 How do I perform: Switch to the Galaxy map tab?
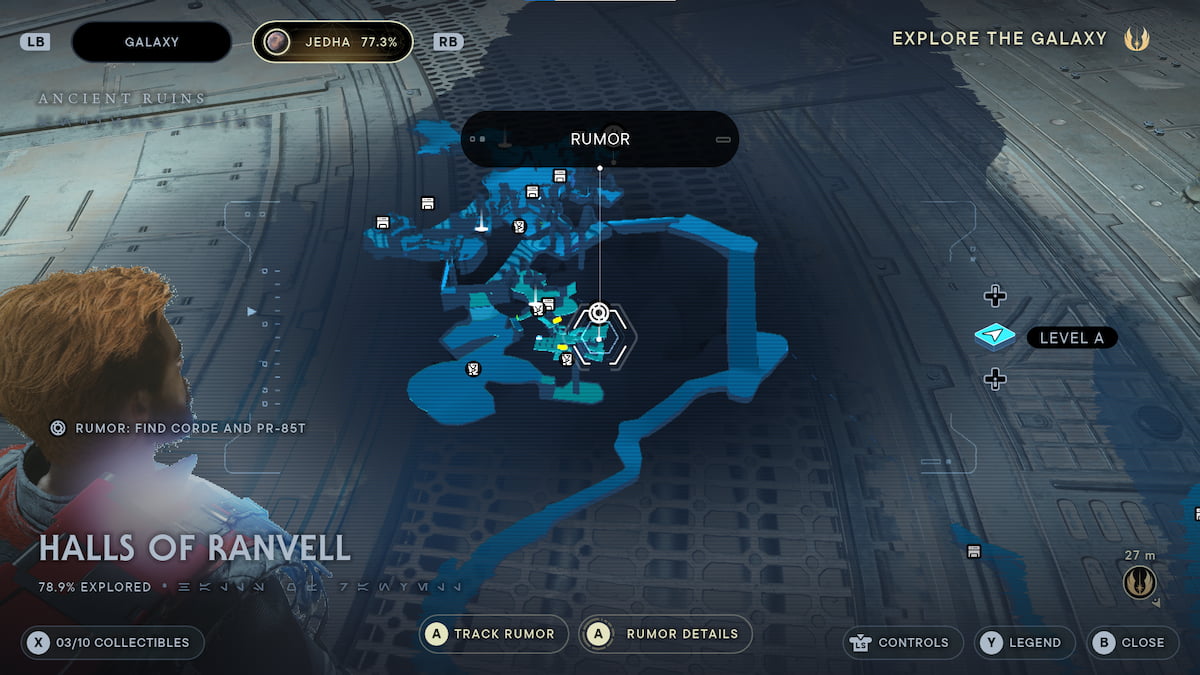[151, 42]
